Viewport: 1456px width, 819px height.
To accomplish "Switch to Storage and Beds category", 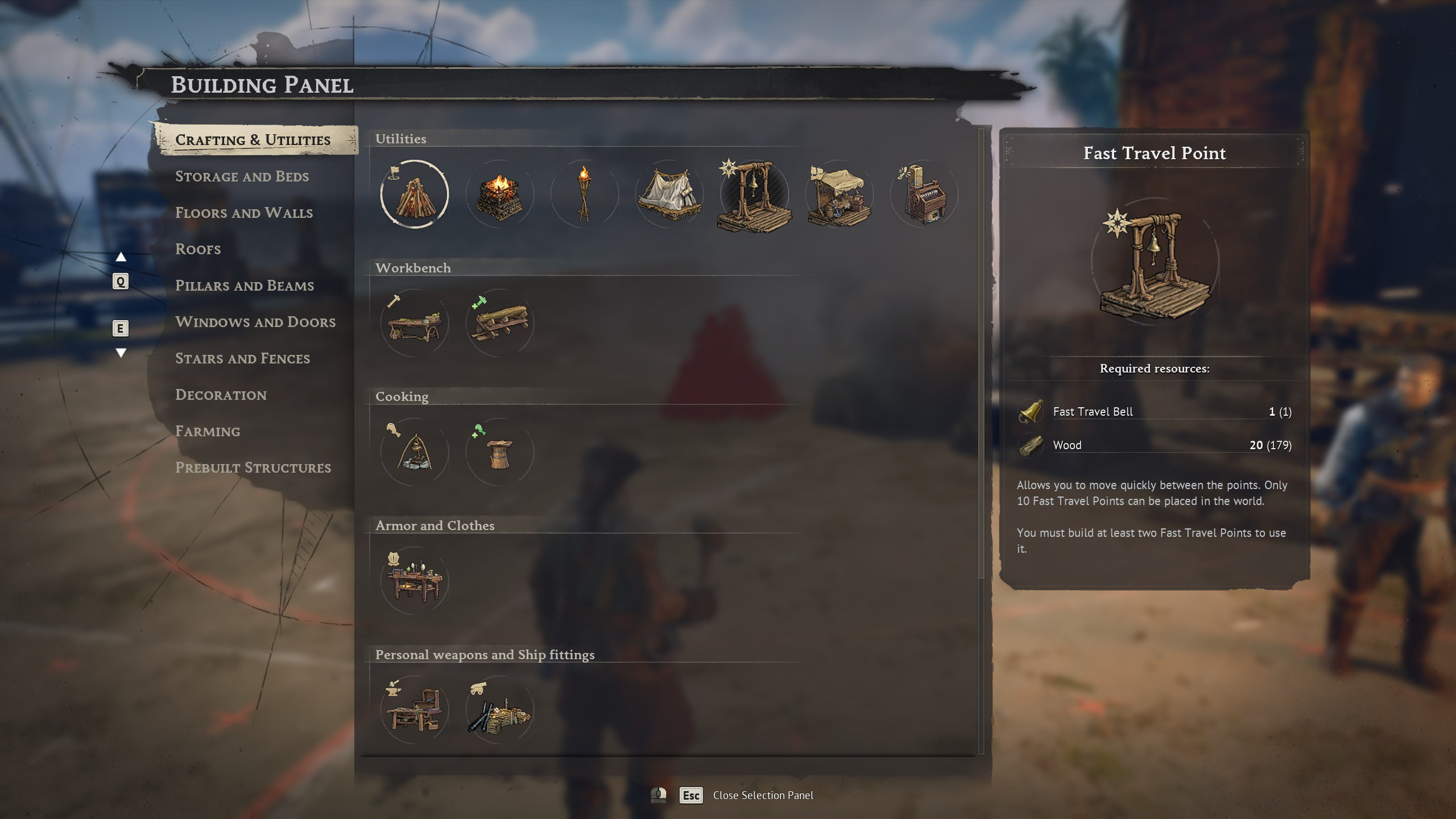I will coord(242,176).
